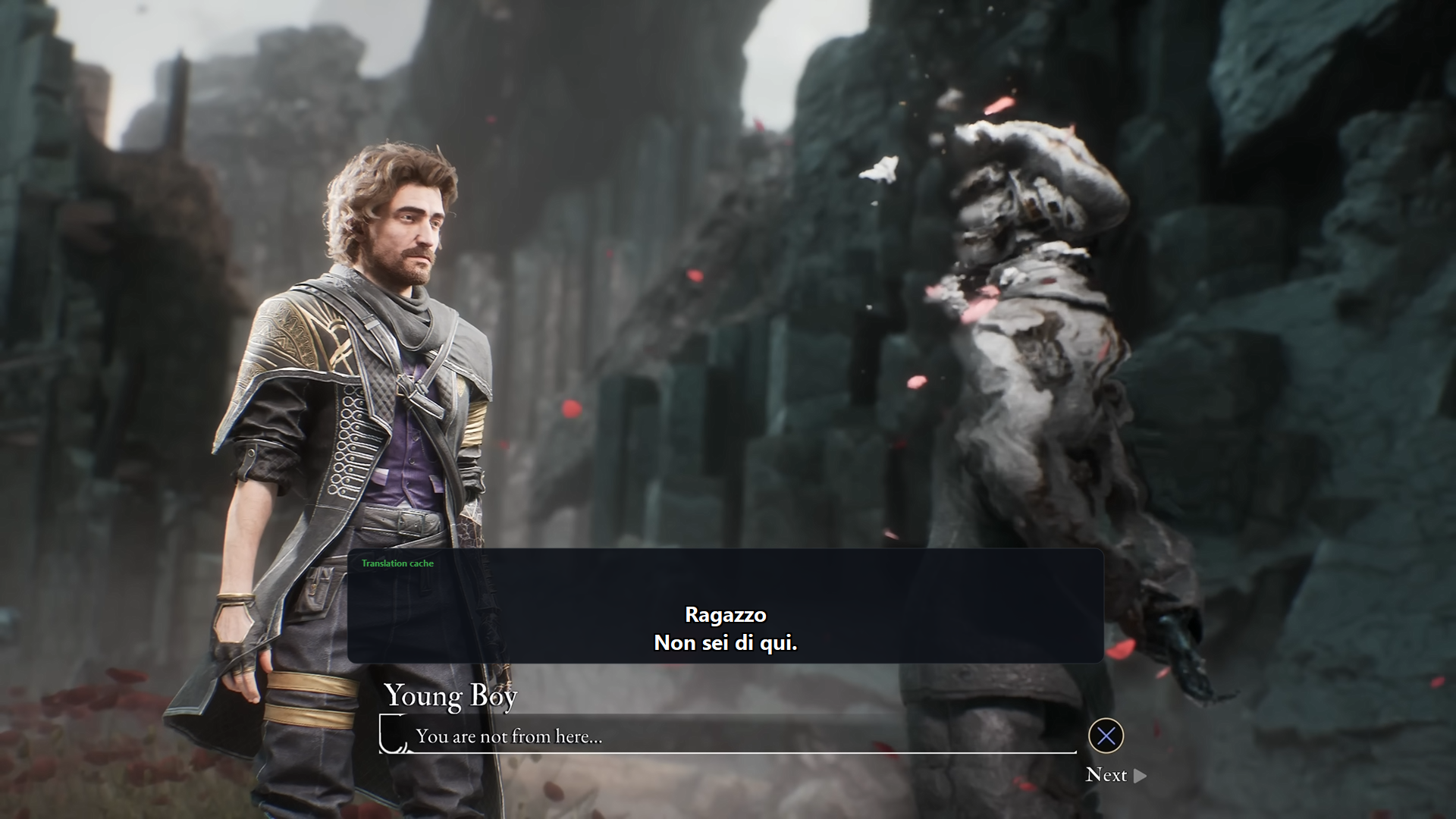1456x819 pixels.
Task: Click the "You are not from here..." dialogue line
Action: pyautogui.click(x=509, y=736)
